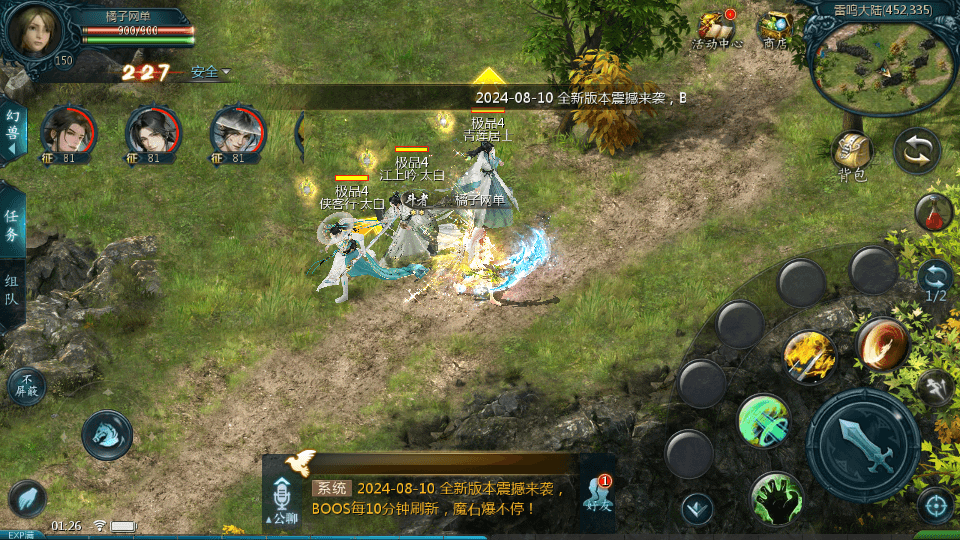The image size is (960, 540).
Task: Mount up using the horse head button
Action: point(107,435)
